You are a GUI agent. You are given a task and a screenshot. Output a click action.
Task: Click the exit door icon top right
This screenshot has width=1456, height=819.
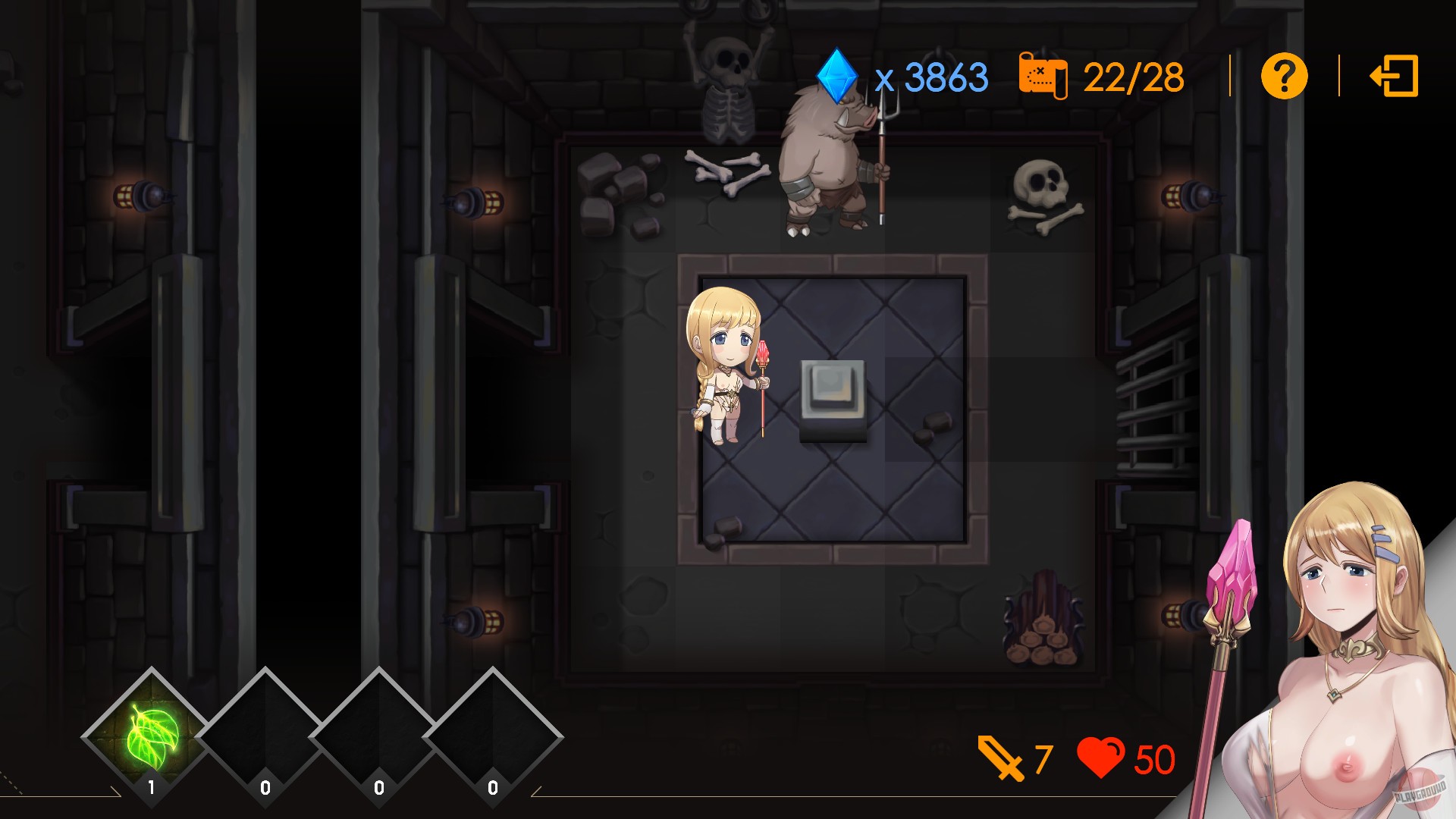(x=1394, y=77)
